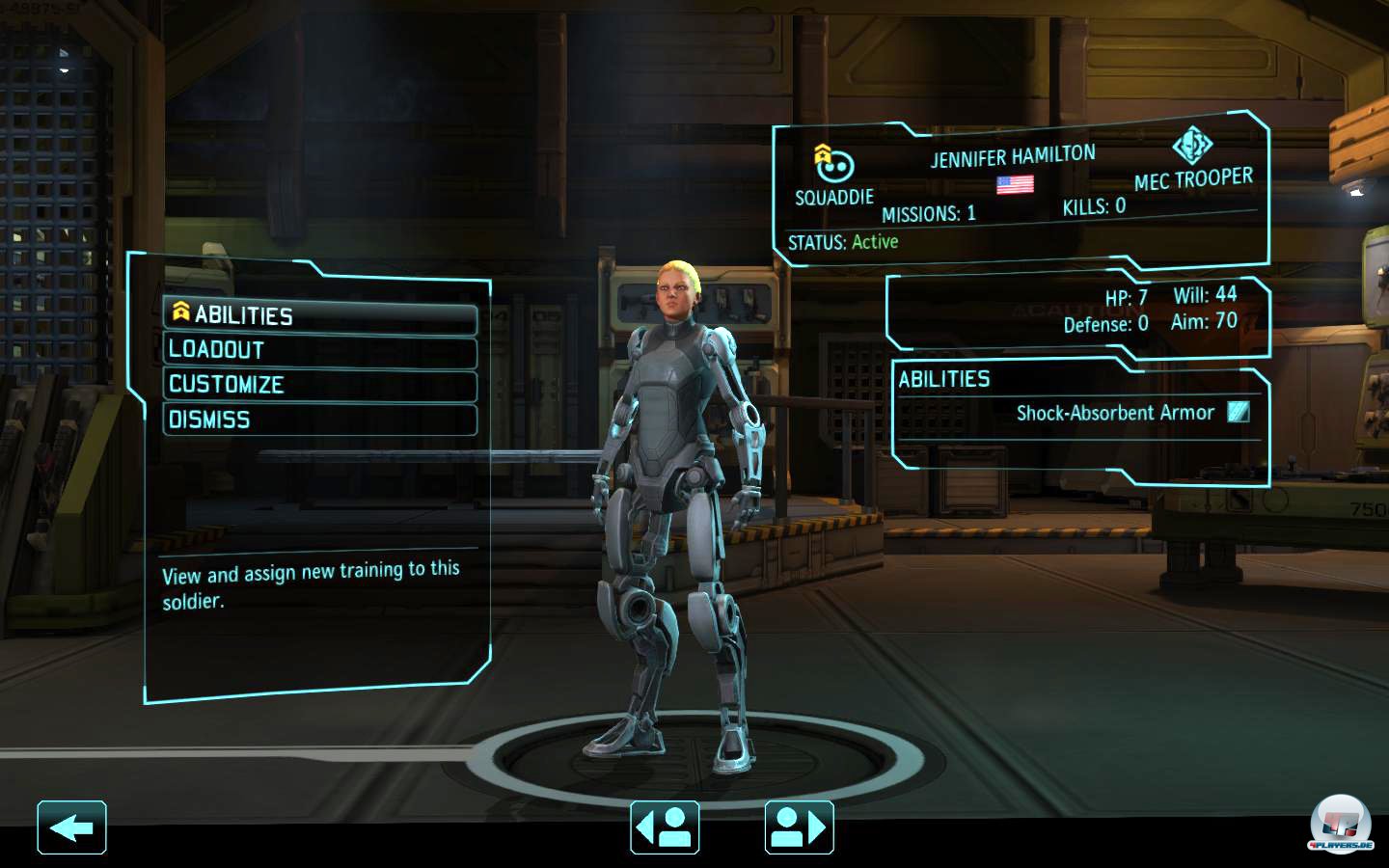
Task: Select the Loadout option
Action: [x=319, y=350]
